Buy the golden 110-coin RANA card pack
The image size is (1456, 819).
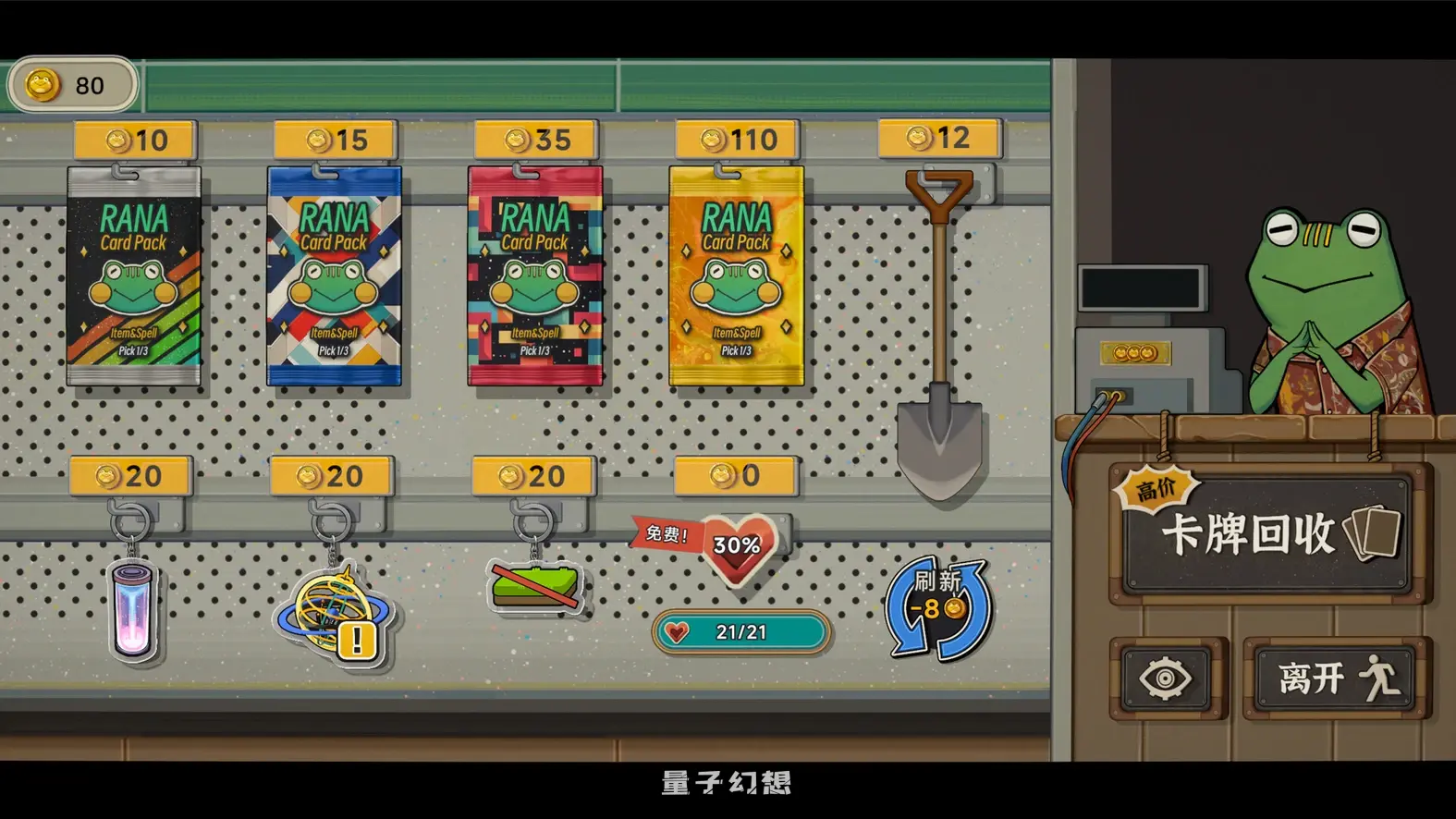tap(735, 277)
